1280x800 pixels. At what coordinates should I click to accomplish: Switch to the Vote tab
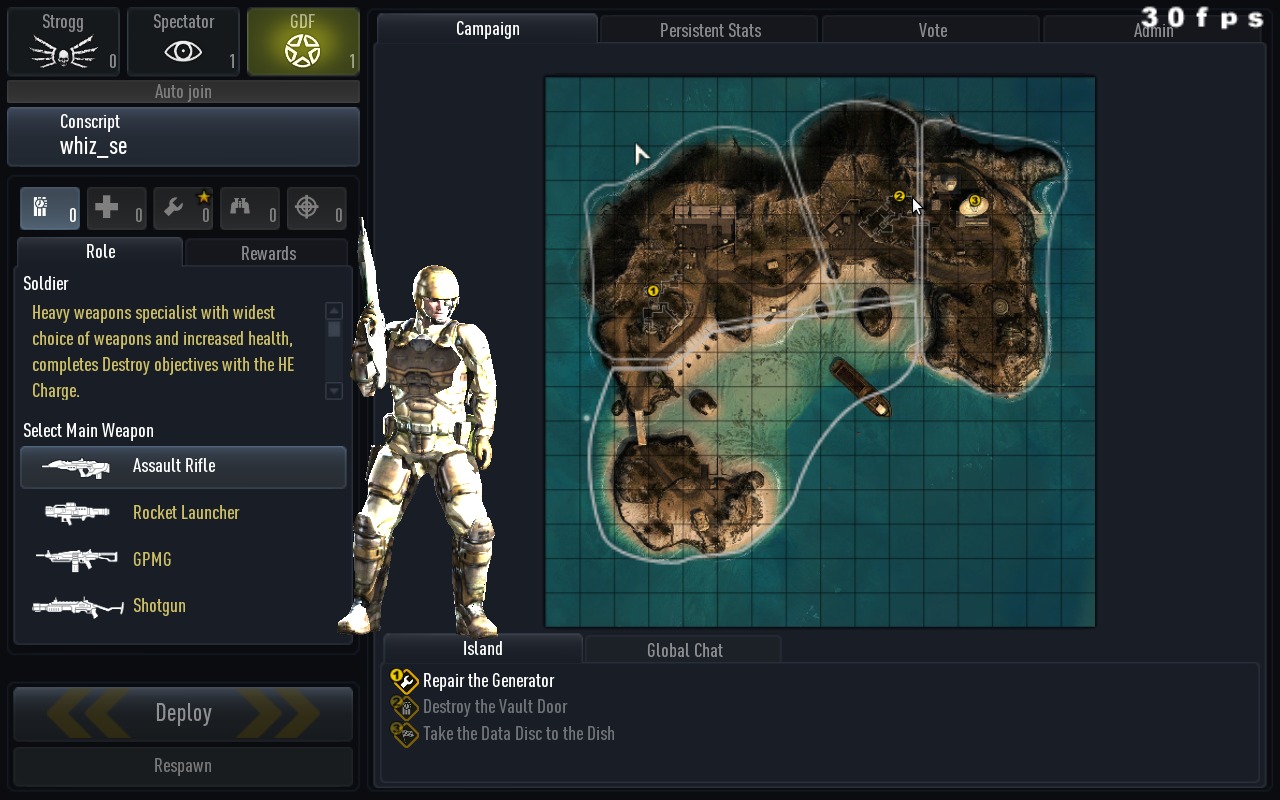tap(932, 30)
